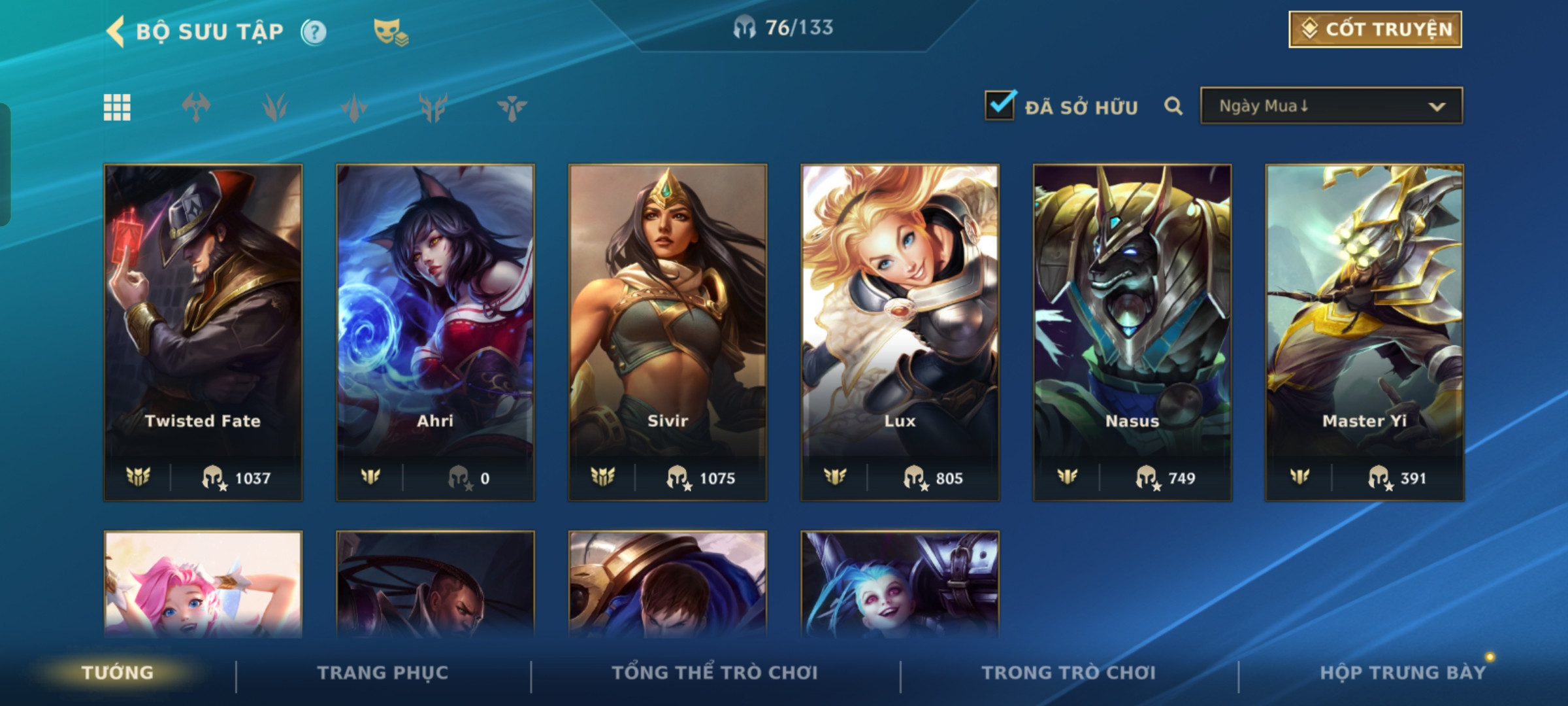Select the pink-haired champion card
This screenshot has height=706, width=1568.
click(203, 584)
